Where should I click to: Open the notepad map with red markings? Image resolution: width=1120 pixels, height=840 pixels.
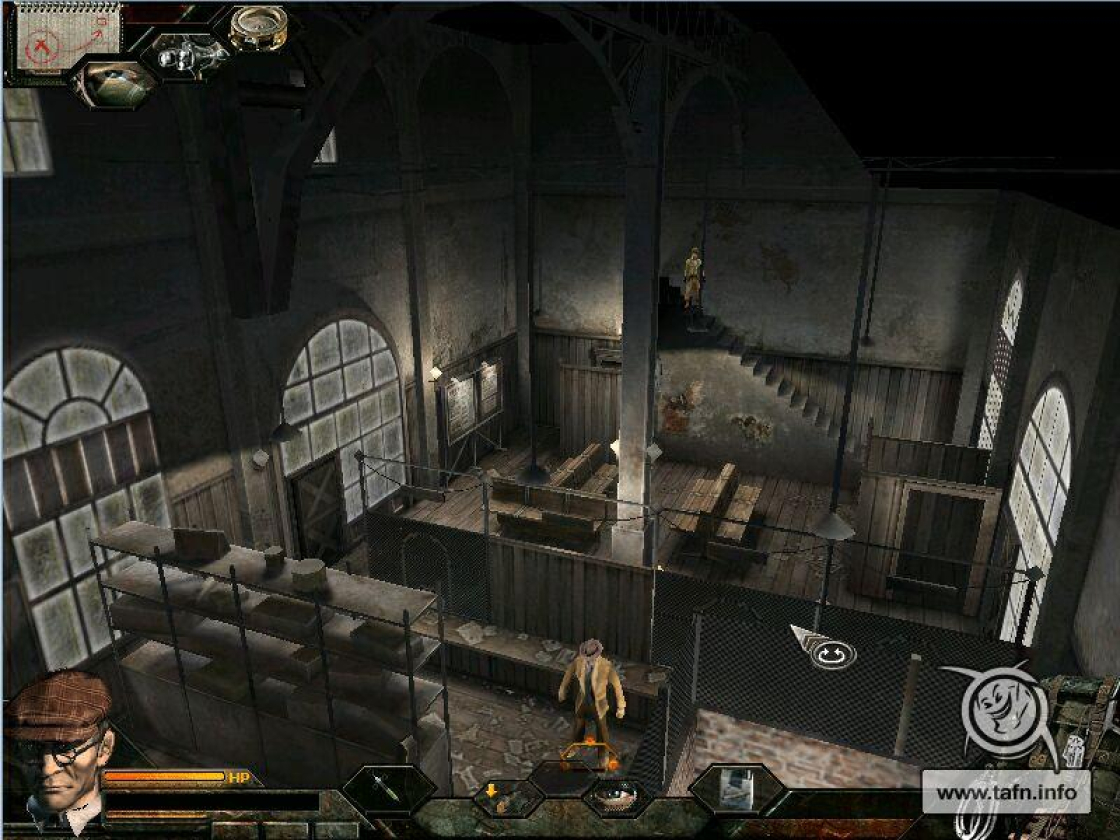click(68, 37)
